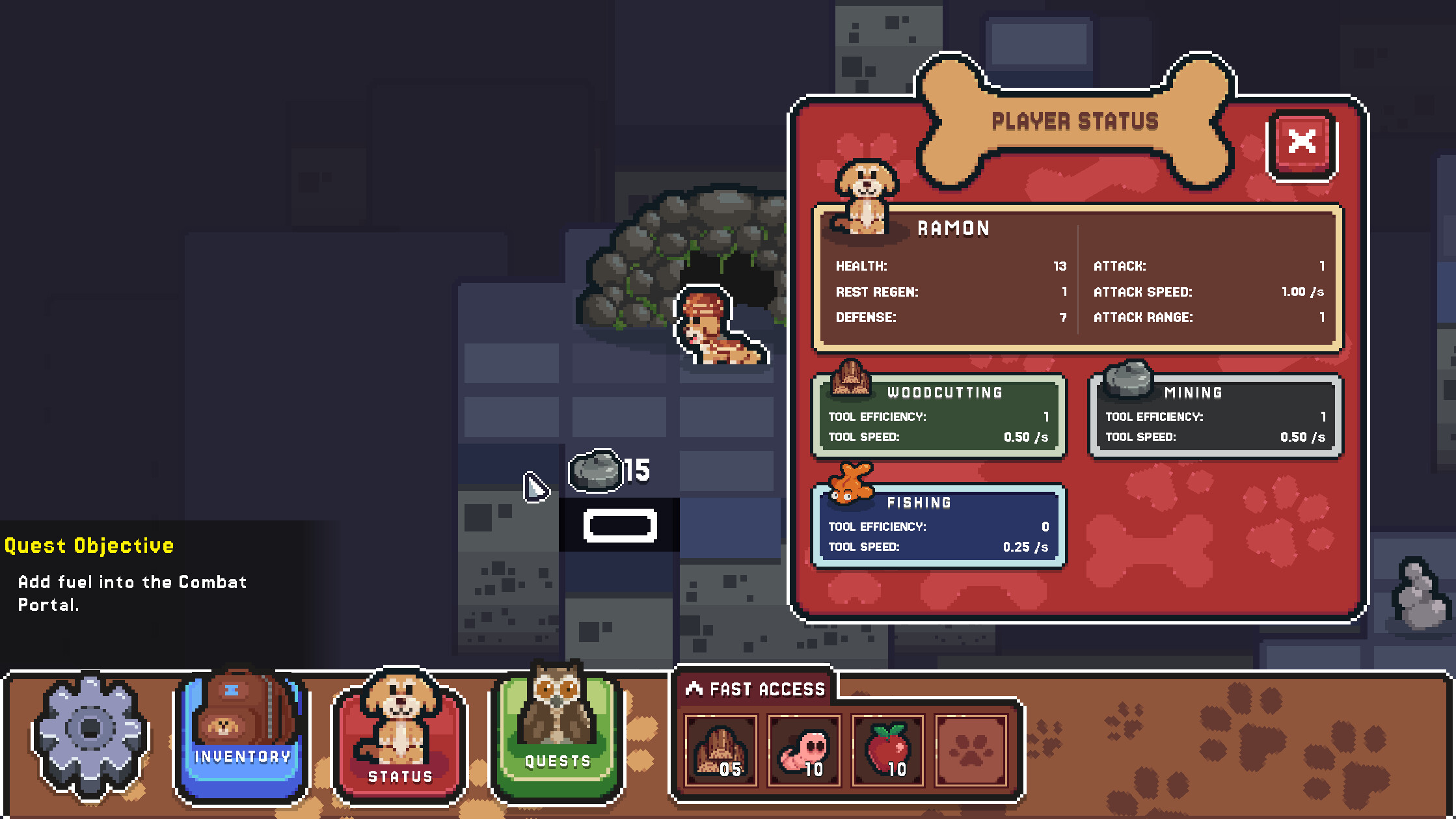
Task: Click the Woodcutting stats panel
Action: click(939, 416)
